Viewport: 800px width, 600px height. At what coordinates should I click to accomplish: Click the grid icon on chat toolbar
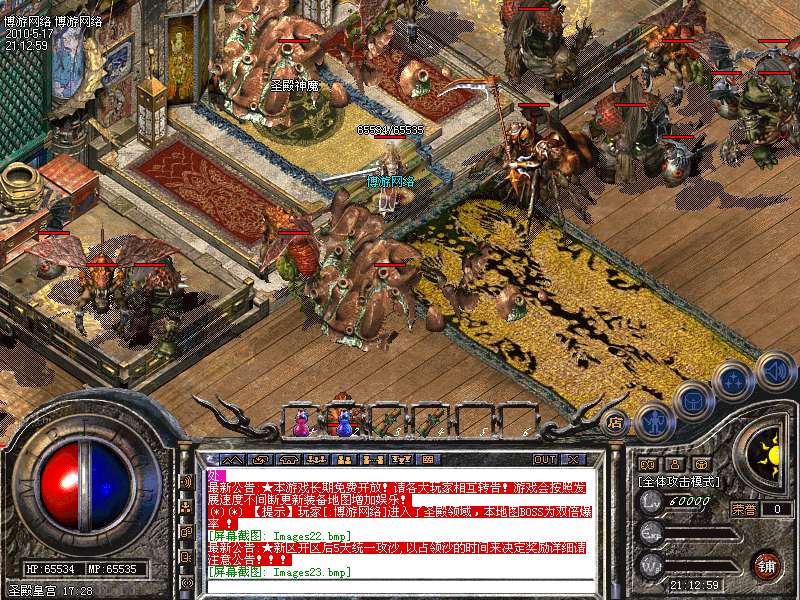coord(428,459)
